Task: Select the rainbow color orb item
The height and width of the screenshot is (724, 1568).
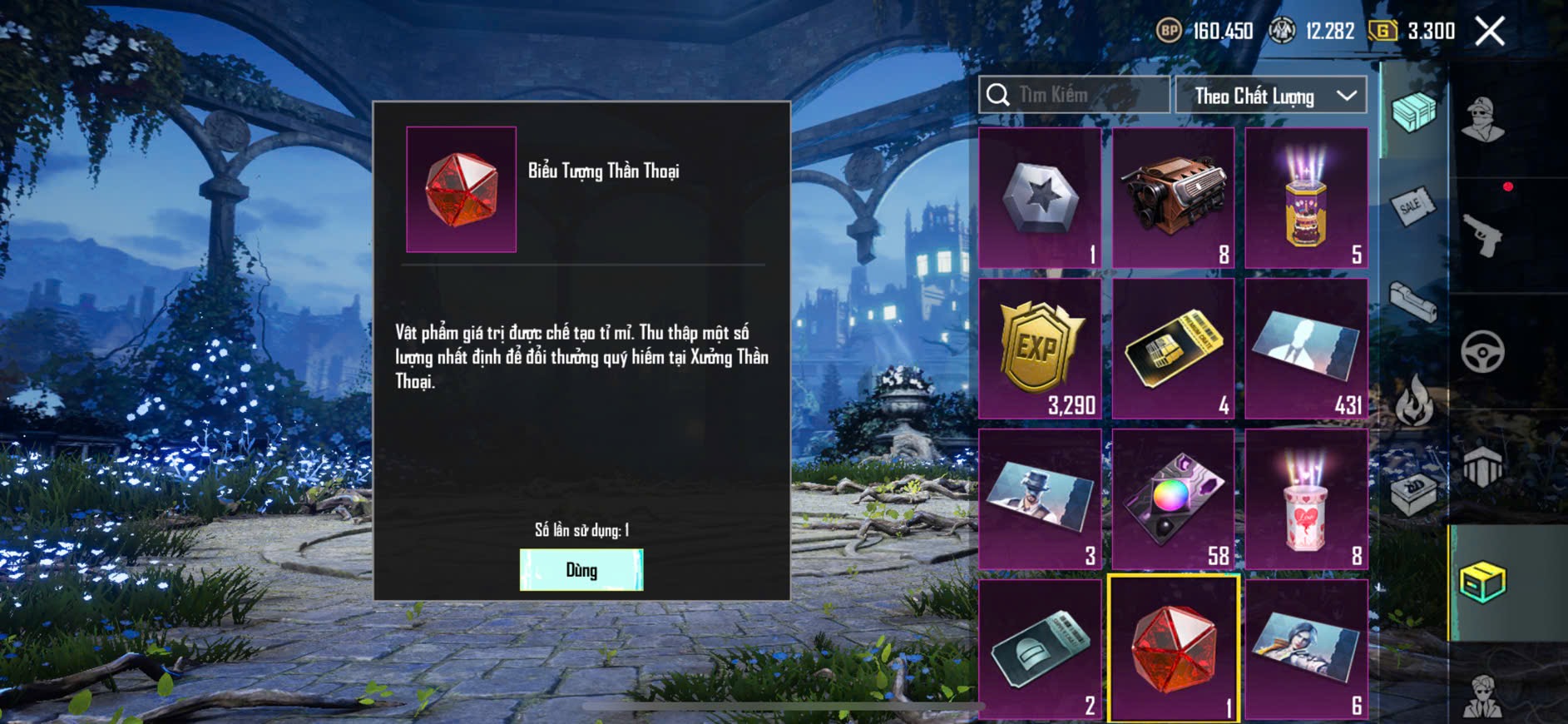Action: click(1173, 499)
